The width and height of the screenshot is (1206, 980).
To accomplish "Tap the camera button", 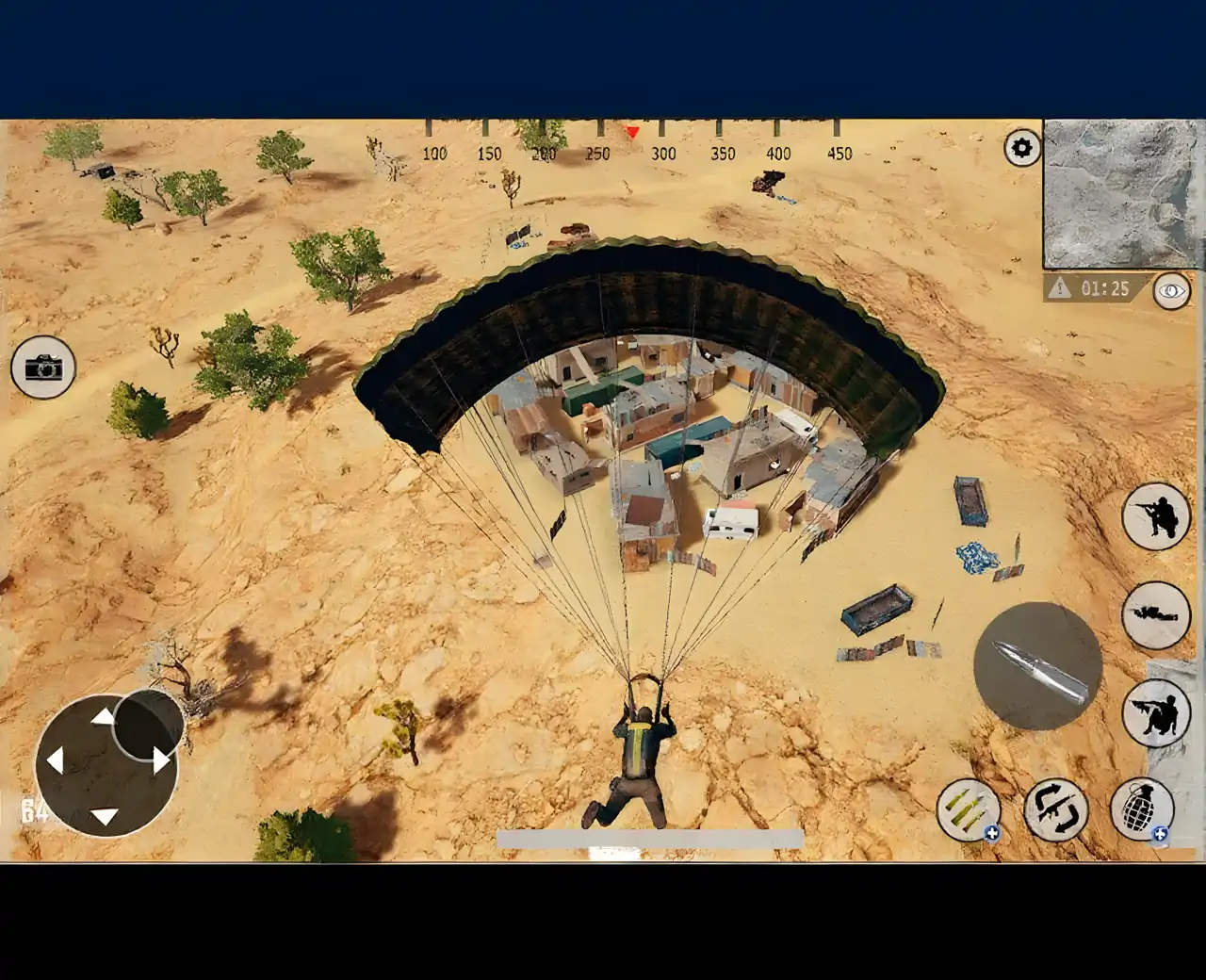I will (x=42, y=367).
